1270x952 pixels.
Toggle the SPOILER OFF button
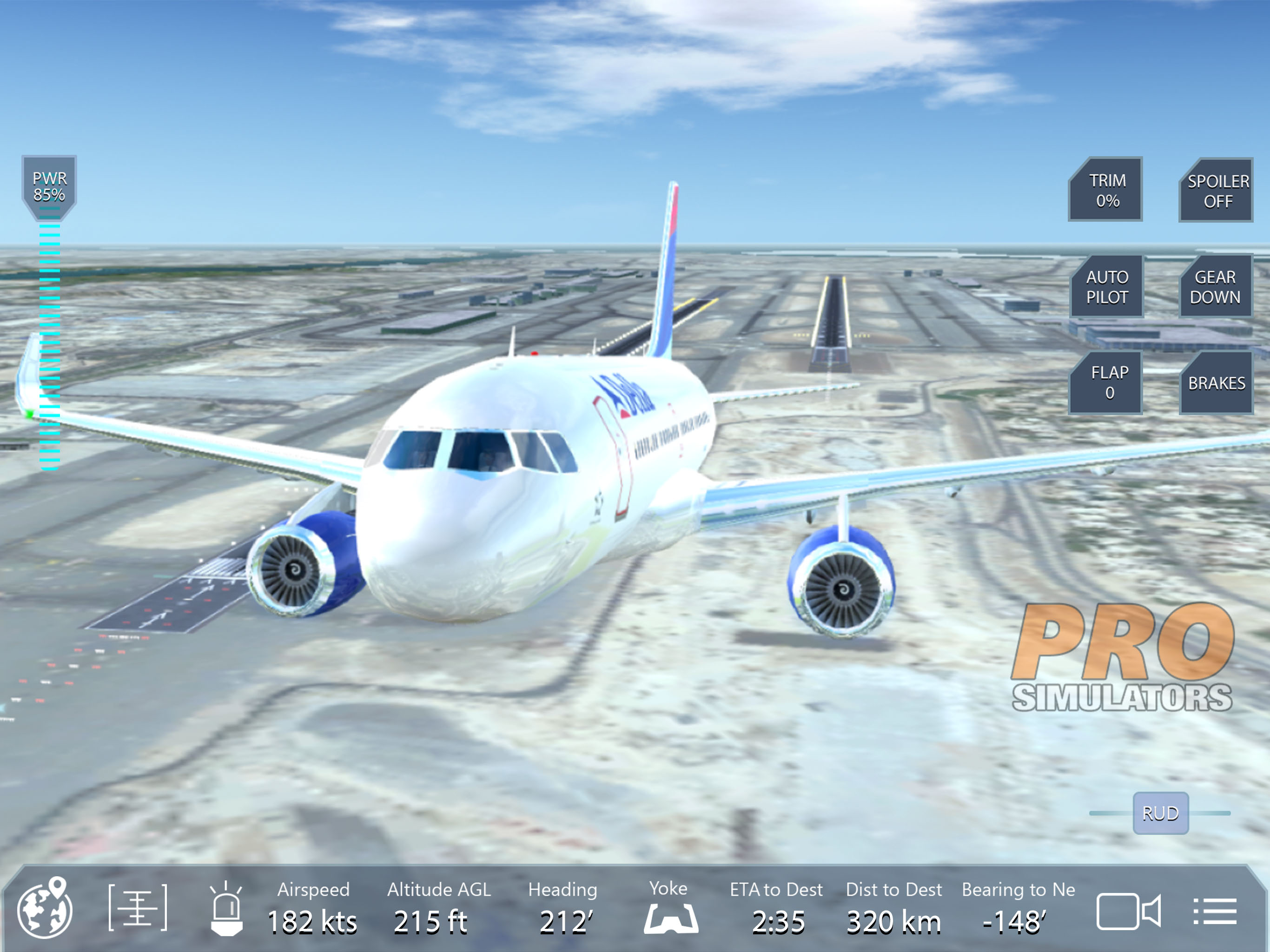(x=1217, y=191)
